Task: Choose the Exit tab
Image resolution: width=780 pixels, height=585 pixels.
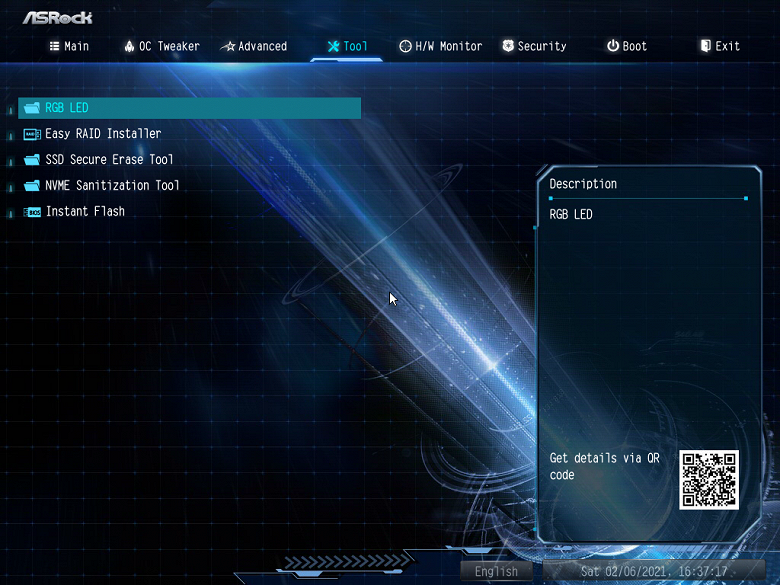Action: (720, 46)
